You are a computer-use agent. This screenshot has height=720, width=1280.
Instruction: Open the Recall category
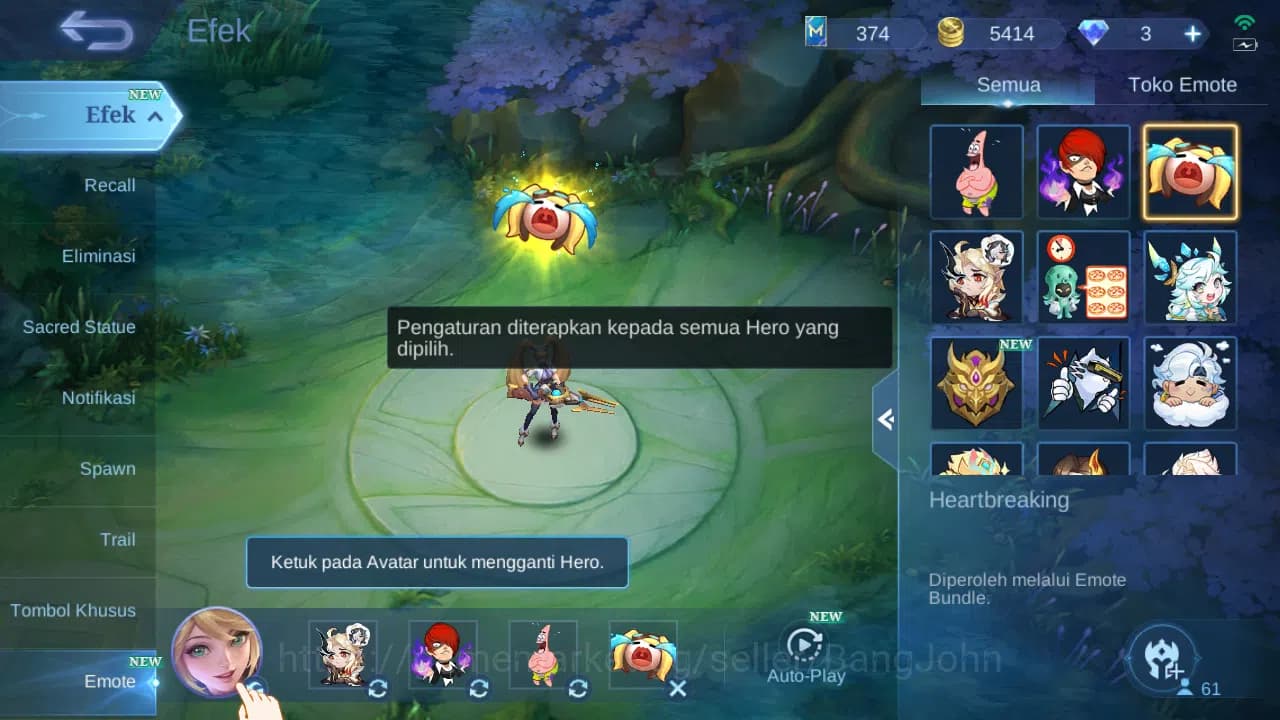coord(109,185)
